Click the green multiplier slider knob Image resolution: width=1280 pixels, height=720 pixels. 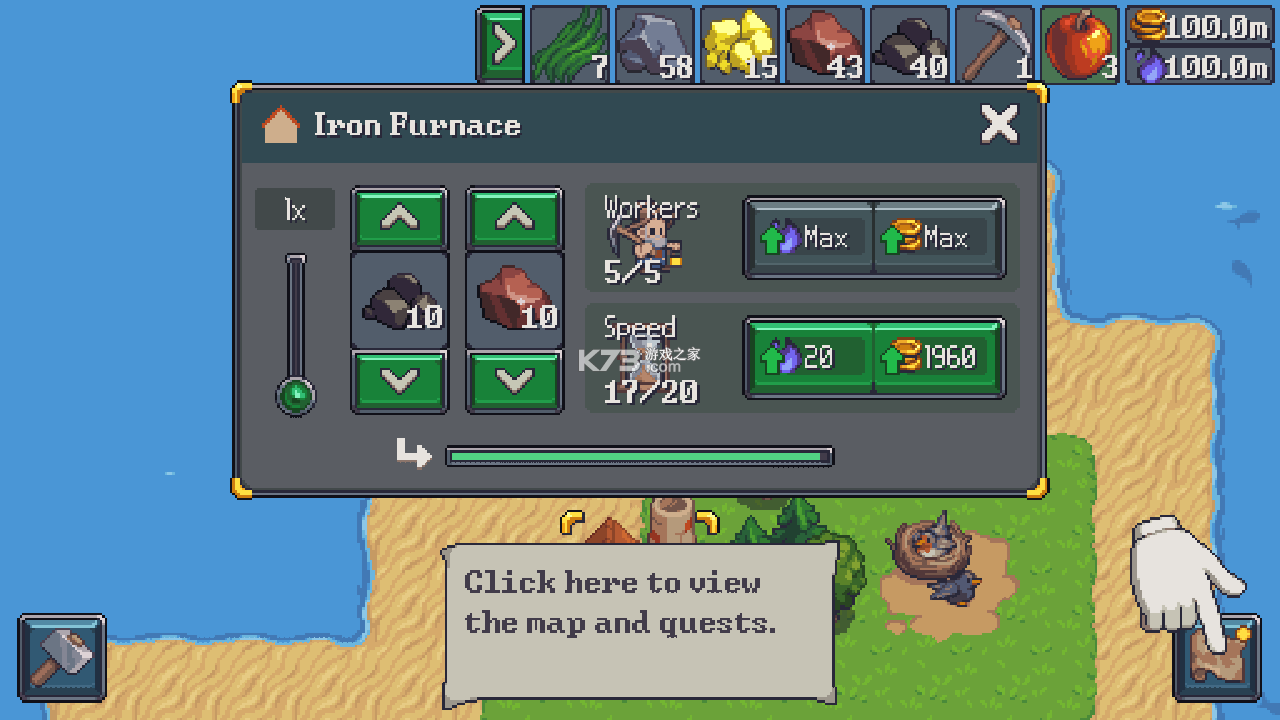coord(296,396)
